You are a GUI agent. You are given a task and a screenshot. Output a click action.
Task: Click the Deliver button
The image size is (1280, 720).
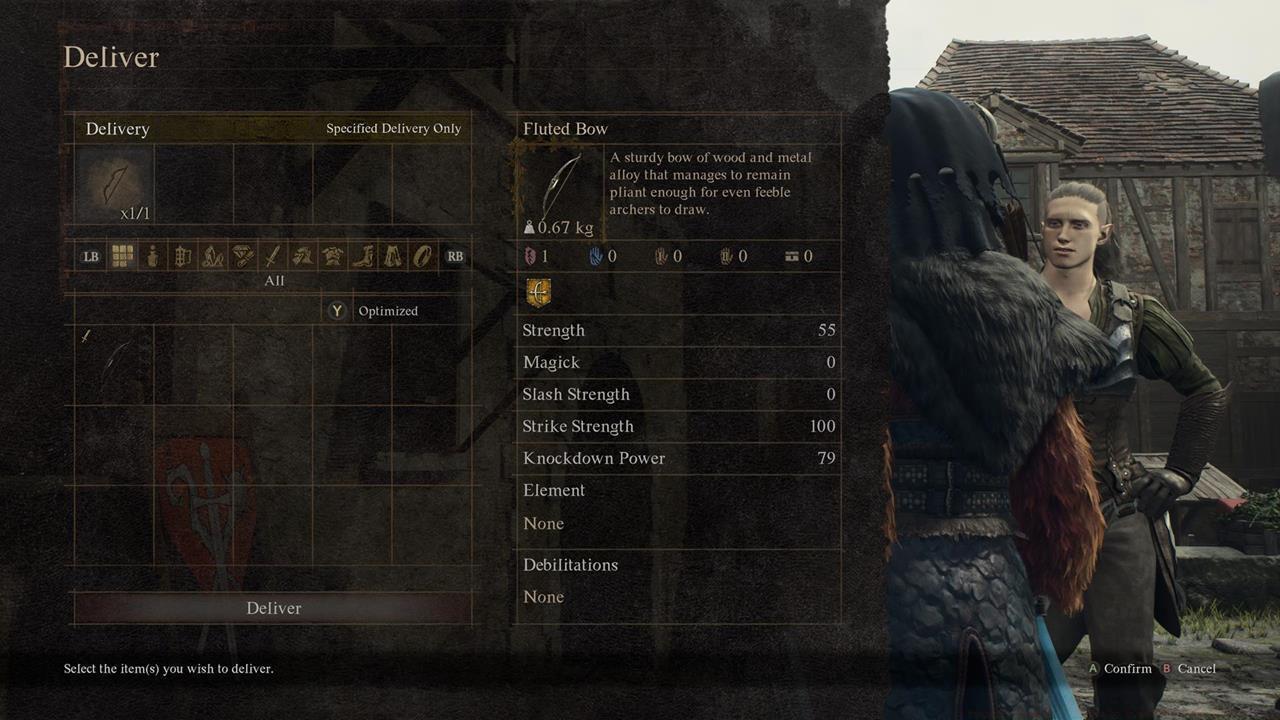click(273, 608)
